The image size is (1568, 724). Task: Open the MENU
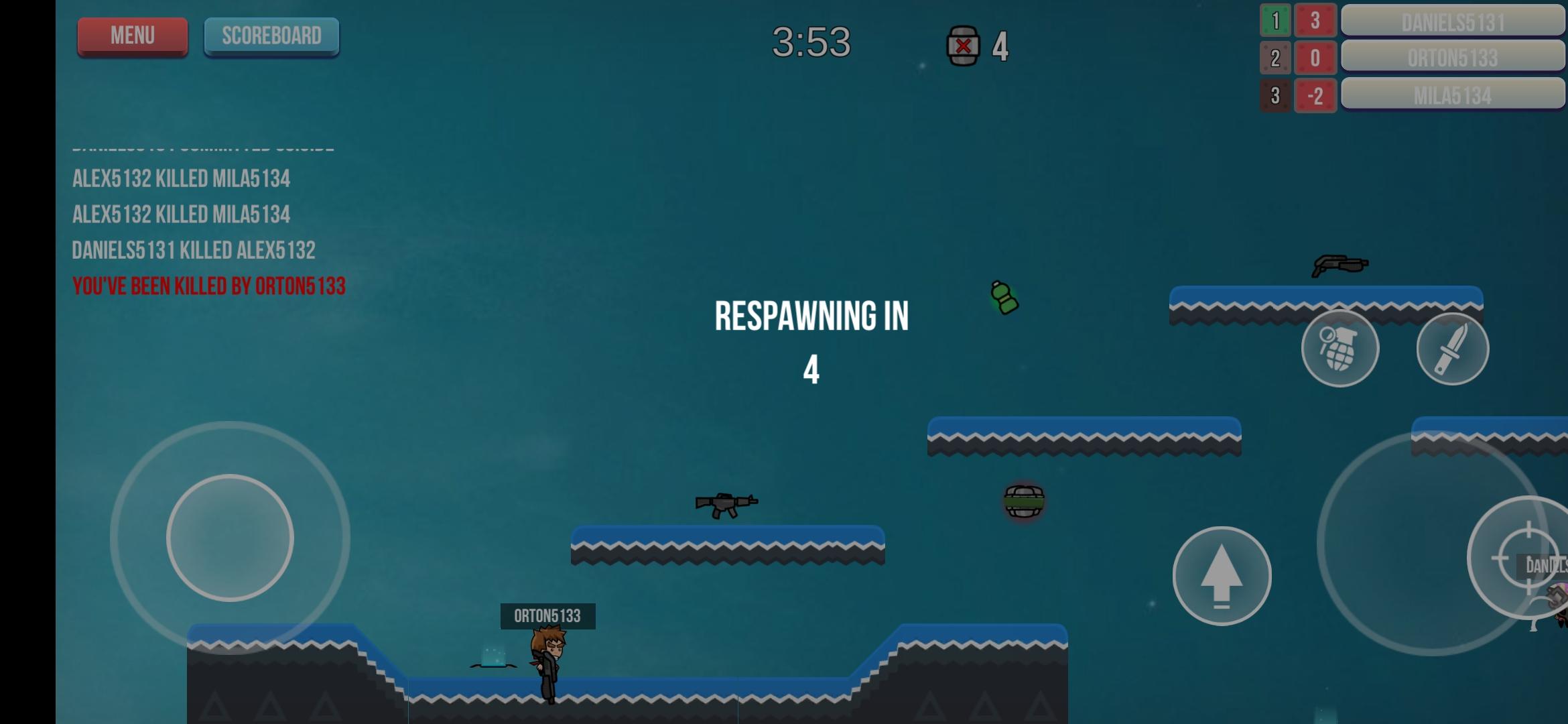pos(132,35)
